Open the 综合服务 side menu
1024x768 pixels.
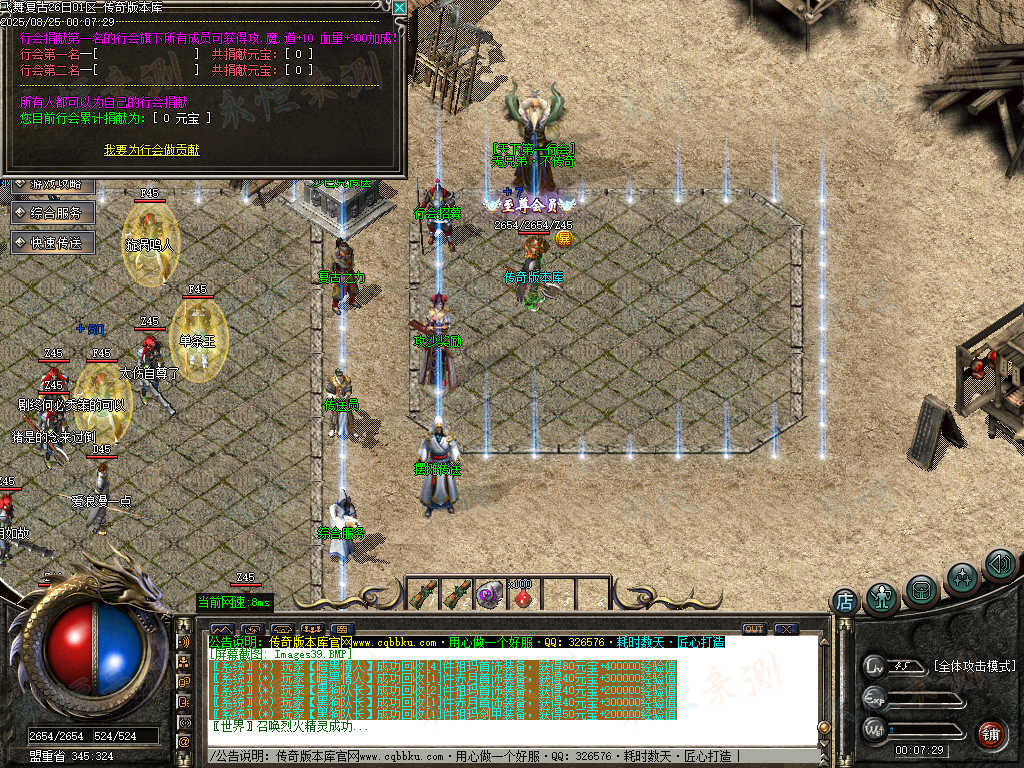click(53, 212)
